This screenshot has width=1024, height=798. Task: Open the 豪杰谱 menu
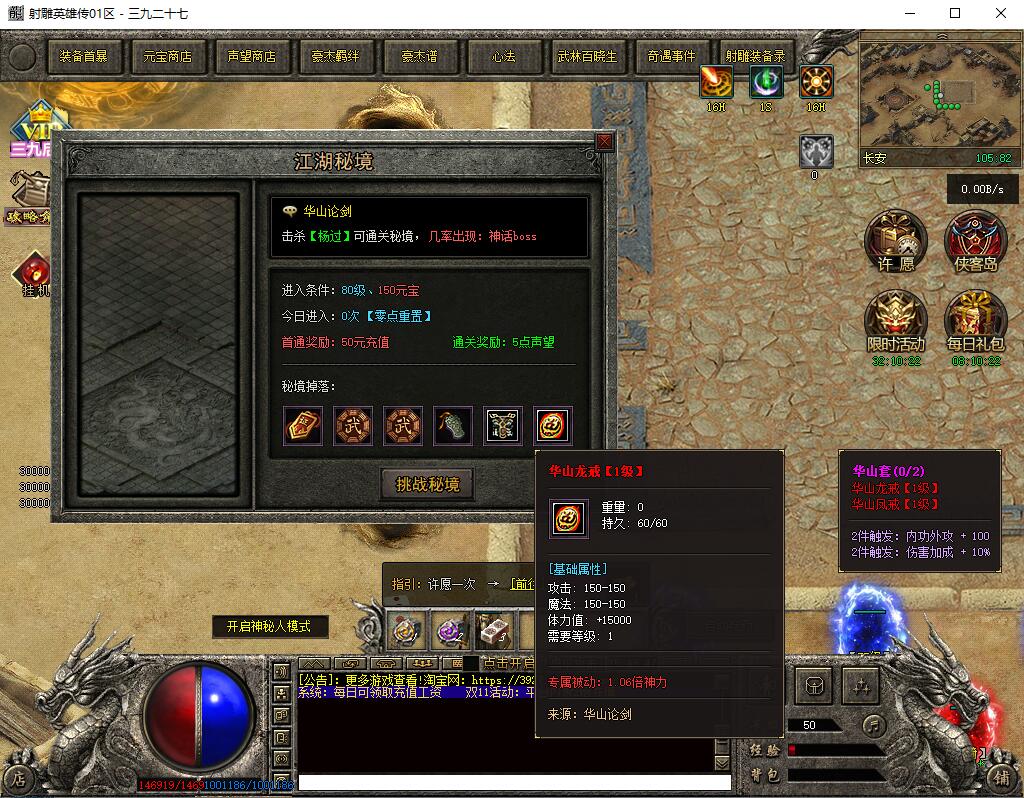pyautogui.click(x=419, y=57)
